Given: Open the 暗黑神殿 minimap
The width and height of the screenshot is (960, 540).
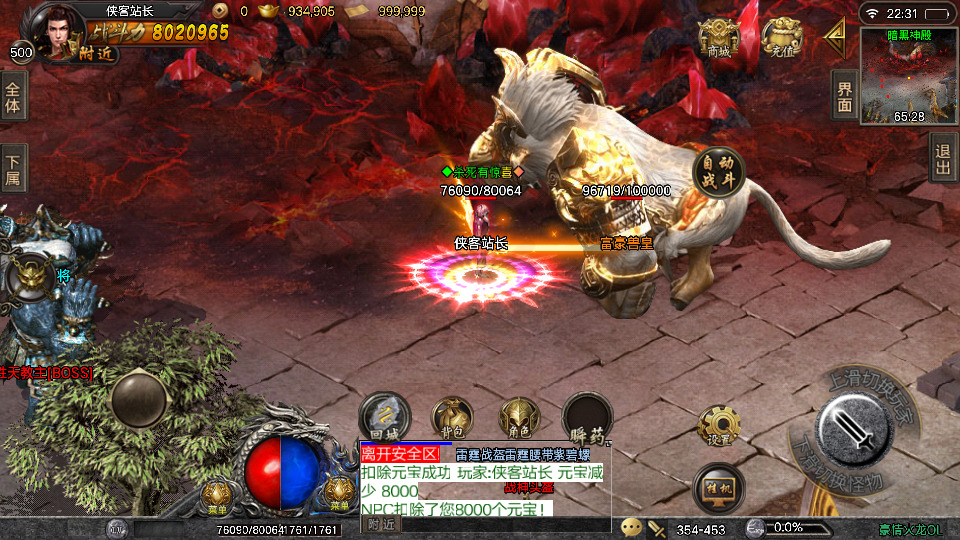Looking at the screenshot, I should pos(908,75).
